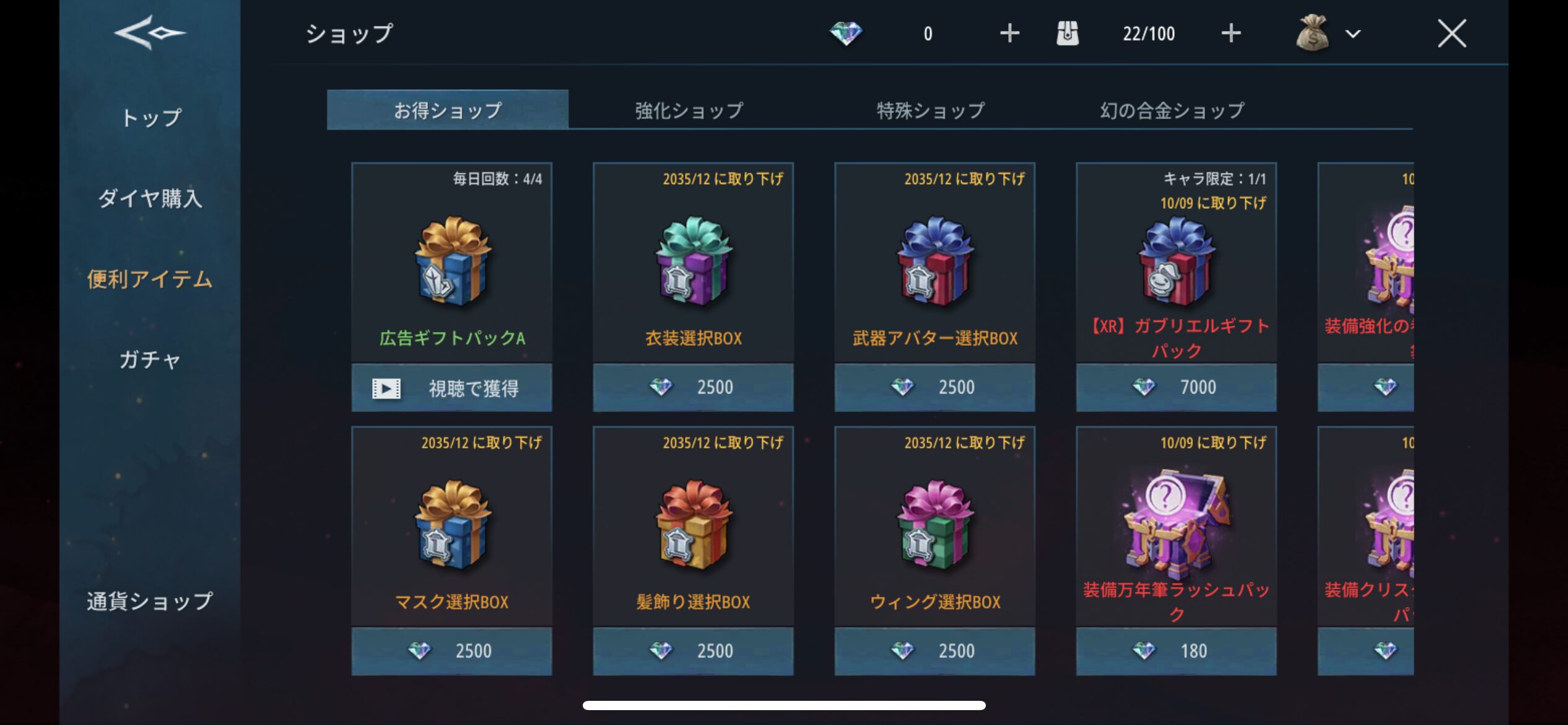Image resolution: width=1568 pixels, height=725 pixels.
Task: Select 便利アイテム in the sidebar
Action: click(x=150, y=279)
